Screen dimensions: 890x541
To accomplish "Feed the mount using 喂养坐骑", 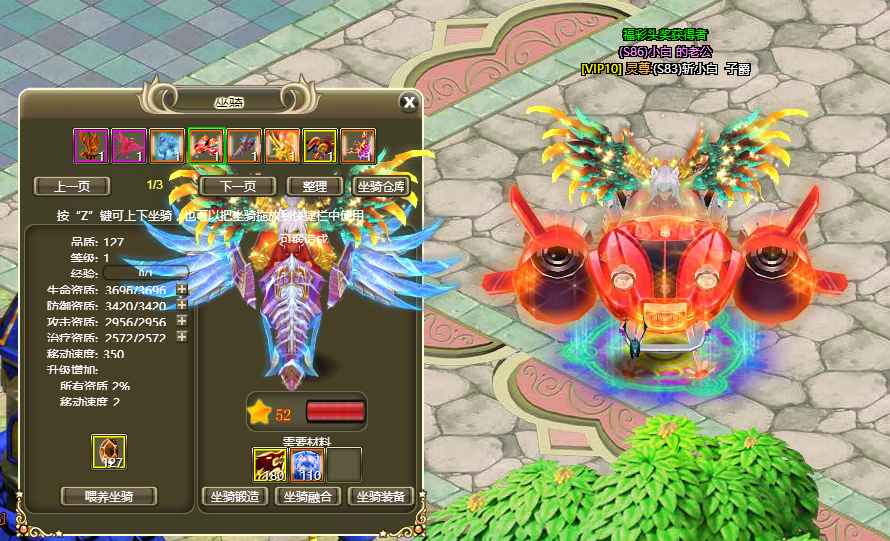I will point(109,496).
